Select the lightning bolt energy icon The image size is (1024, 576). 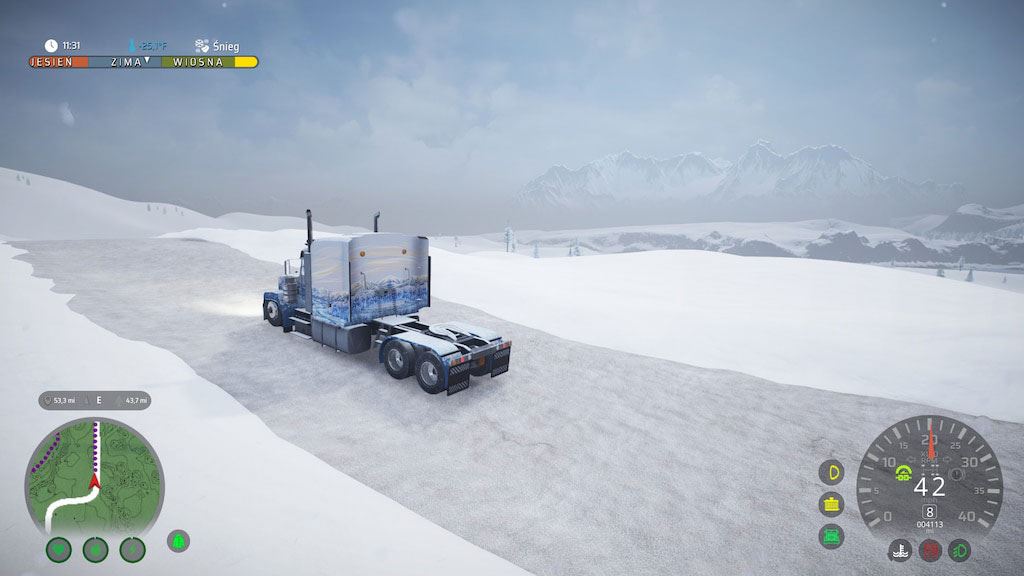(x=132, y=549)
